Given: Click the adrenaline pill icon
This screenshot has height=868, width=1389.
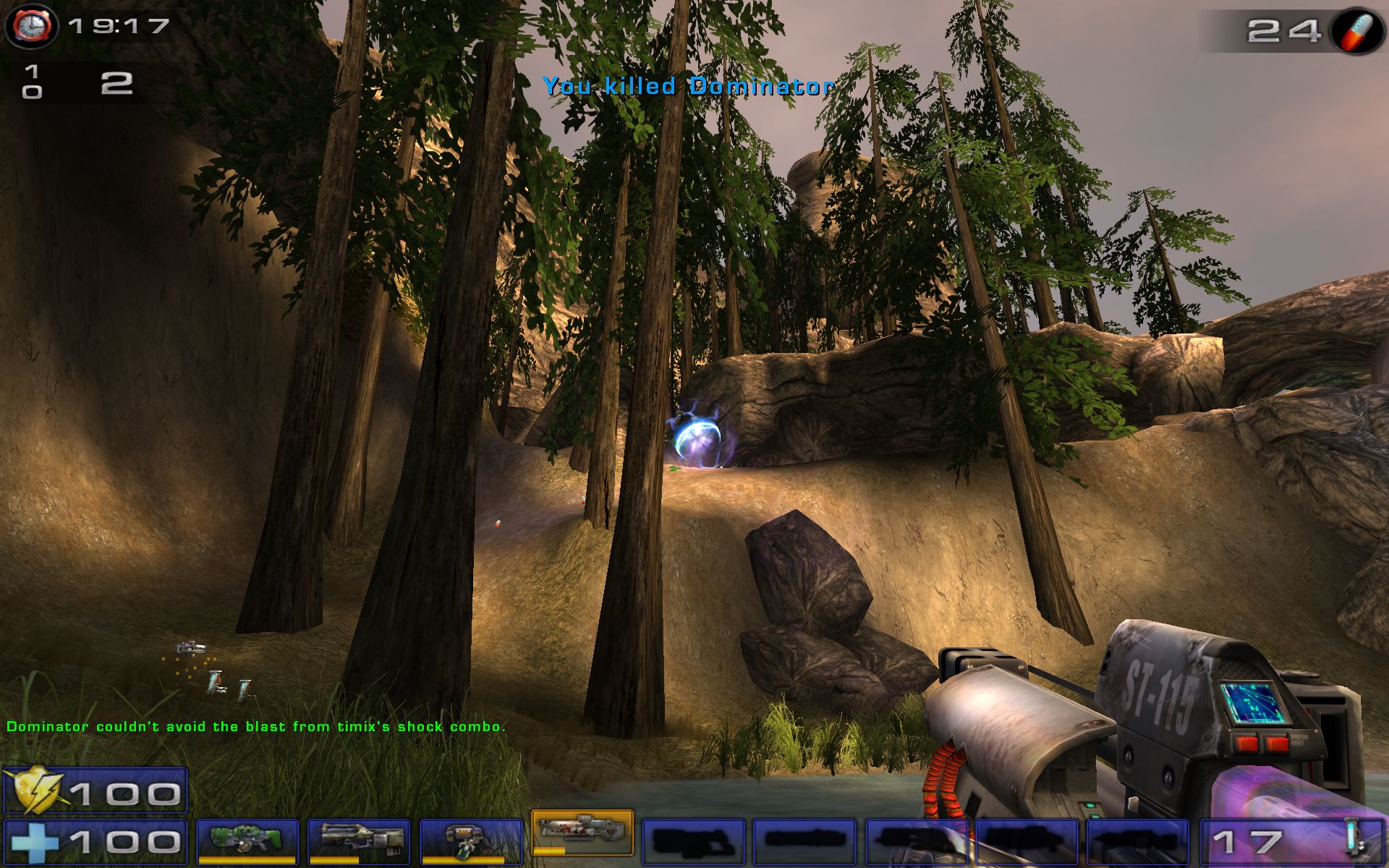Looking at the screenshot, I should [1356, 30].
